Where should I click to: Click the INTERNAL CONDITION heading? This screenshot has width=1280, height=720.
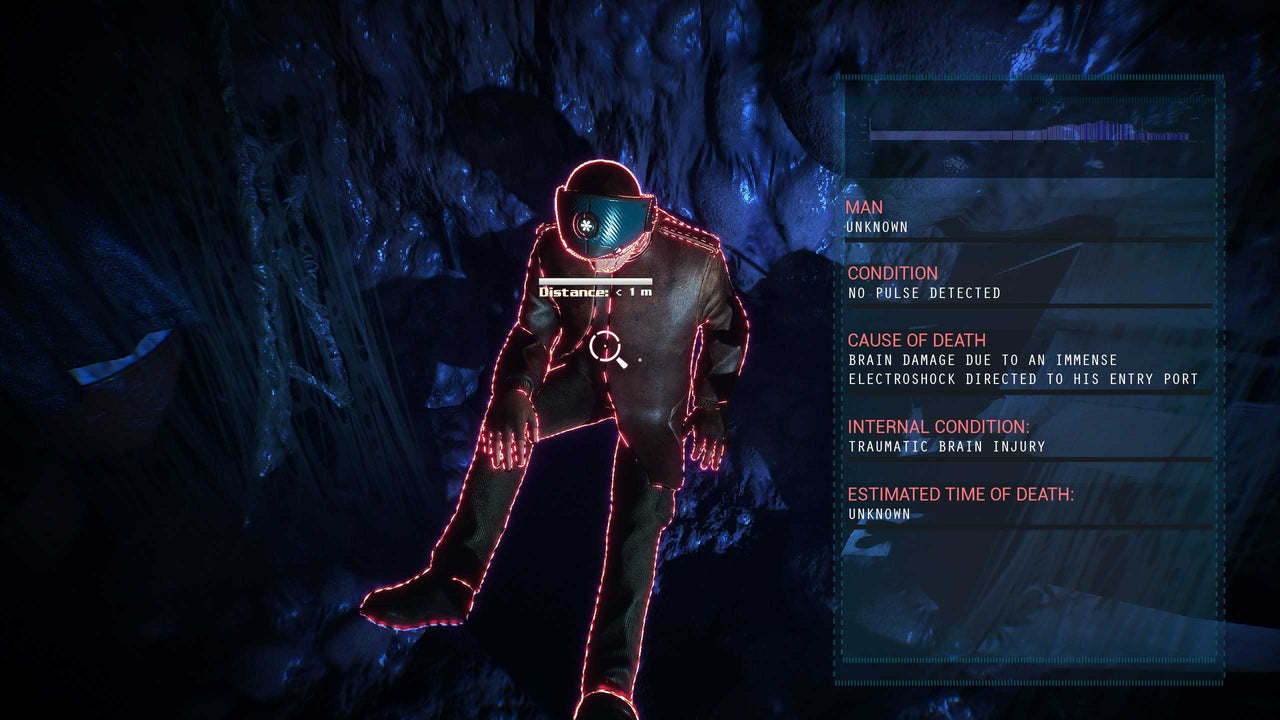(x=937, y=426)
